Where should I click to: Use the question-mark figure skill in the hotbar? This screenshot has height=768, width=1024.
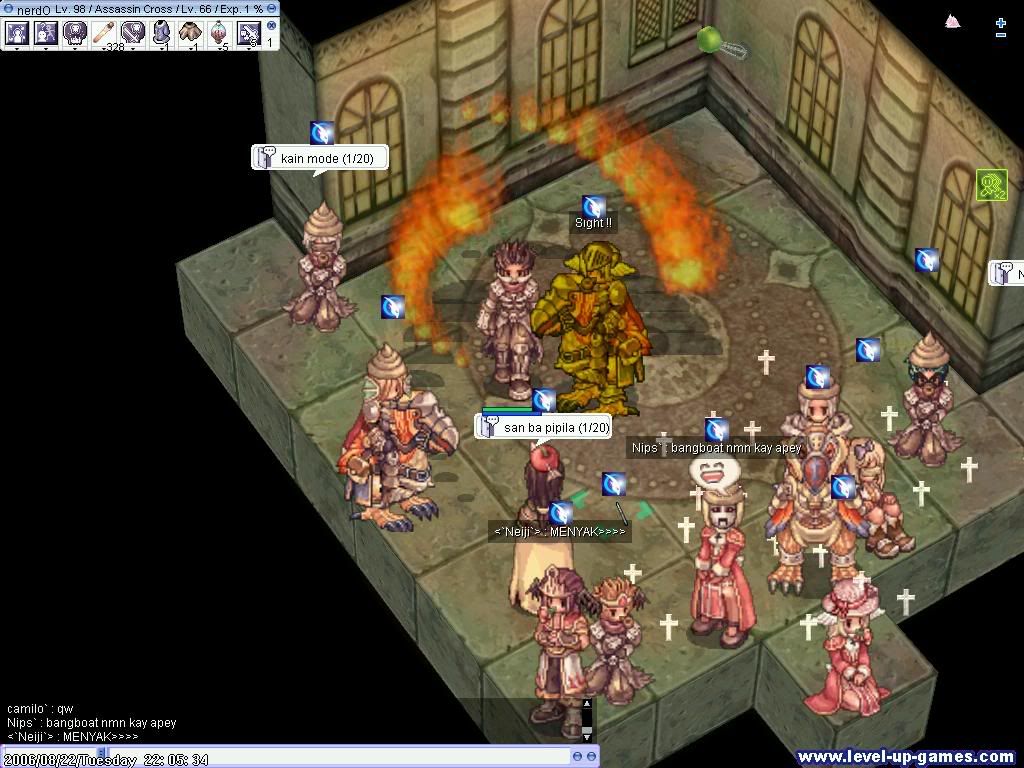(46, 33)
